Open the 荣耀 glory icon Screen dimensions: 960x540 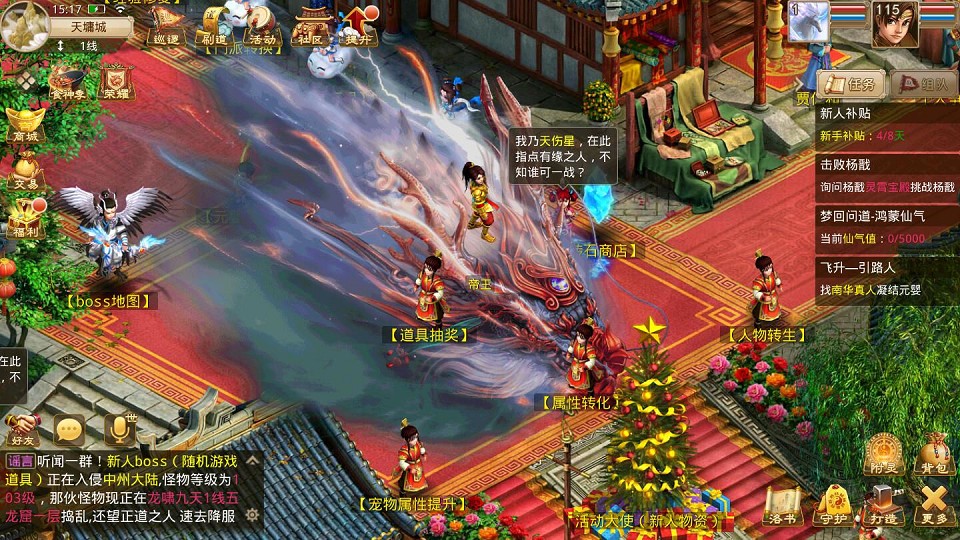[118, 82]
